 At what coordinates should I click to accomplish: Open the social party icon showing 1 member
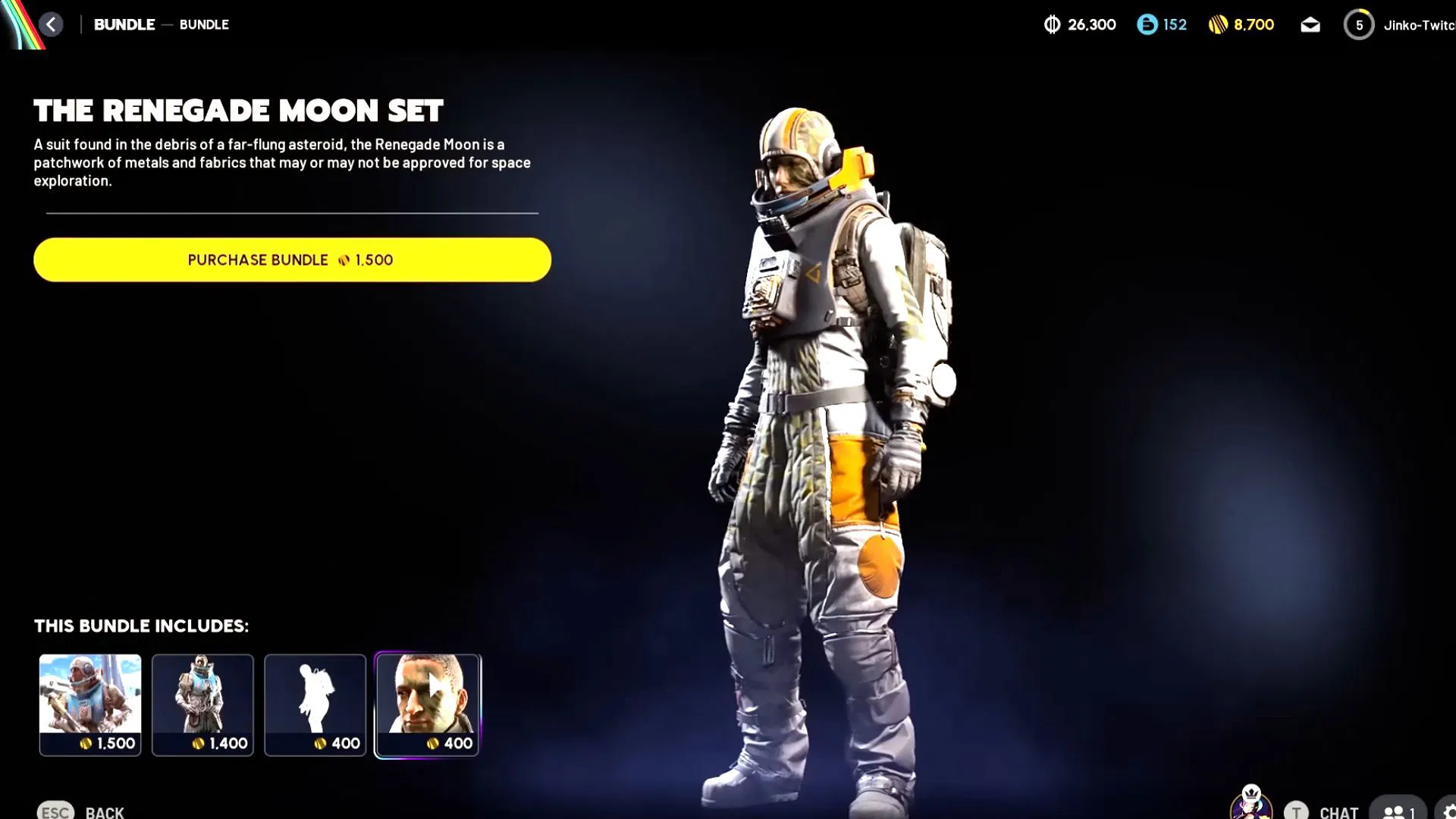click(x=1398, y=811)
